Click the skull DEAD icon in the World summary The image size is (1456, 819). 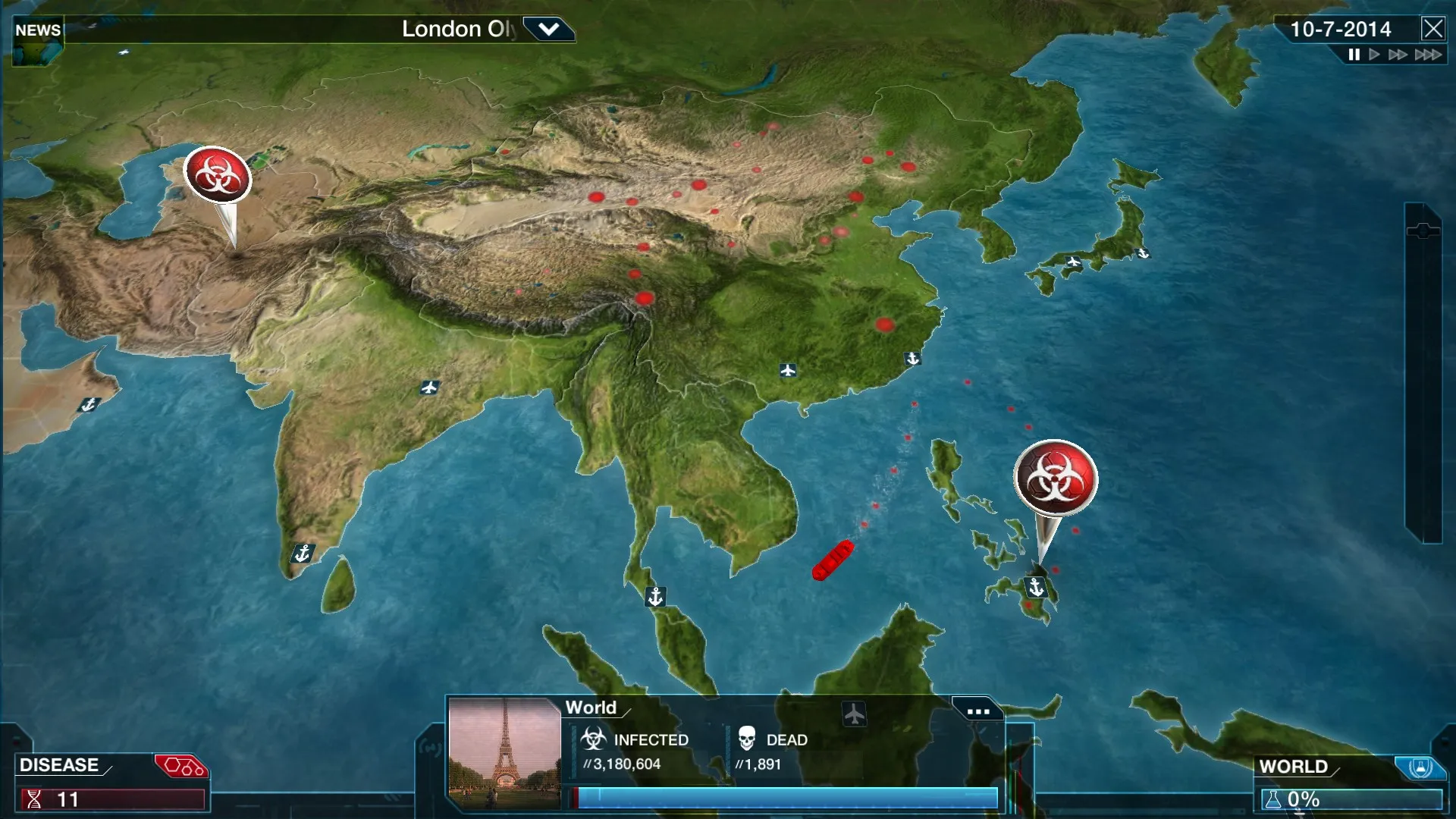pos(746,740)
